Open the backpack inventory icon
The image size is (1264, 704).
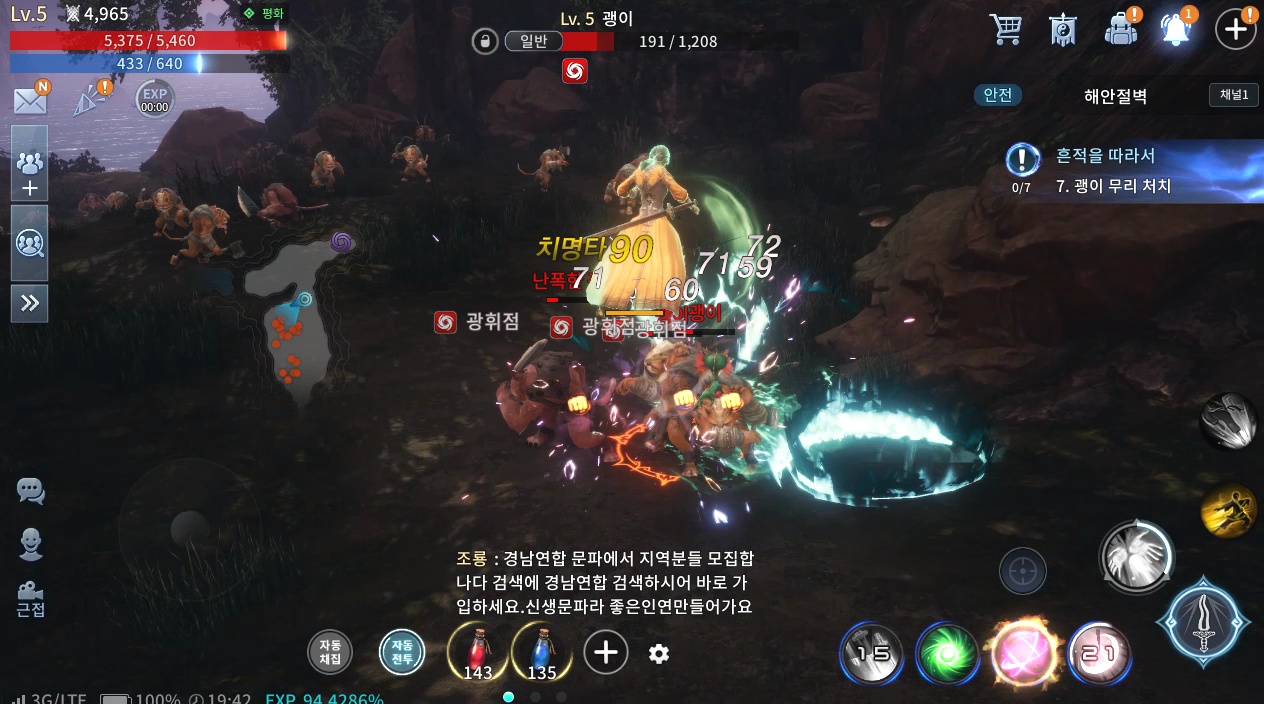click(x=1121, y=29)
